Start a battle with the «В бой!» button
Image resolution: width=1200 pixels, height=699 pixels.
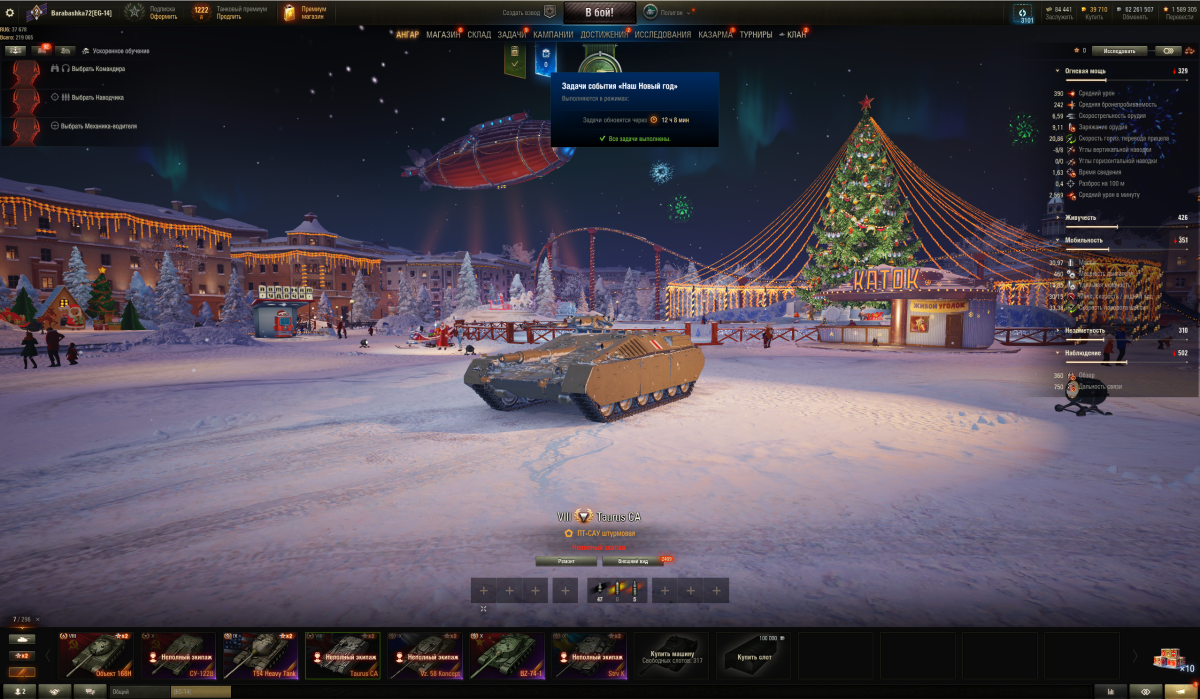(x=599, y=12)
